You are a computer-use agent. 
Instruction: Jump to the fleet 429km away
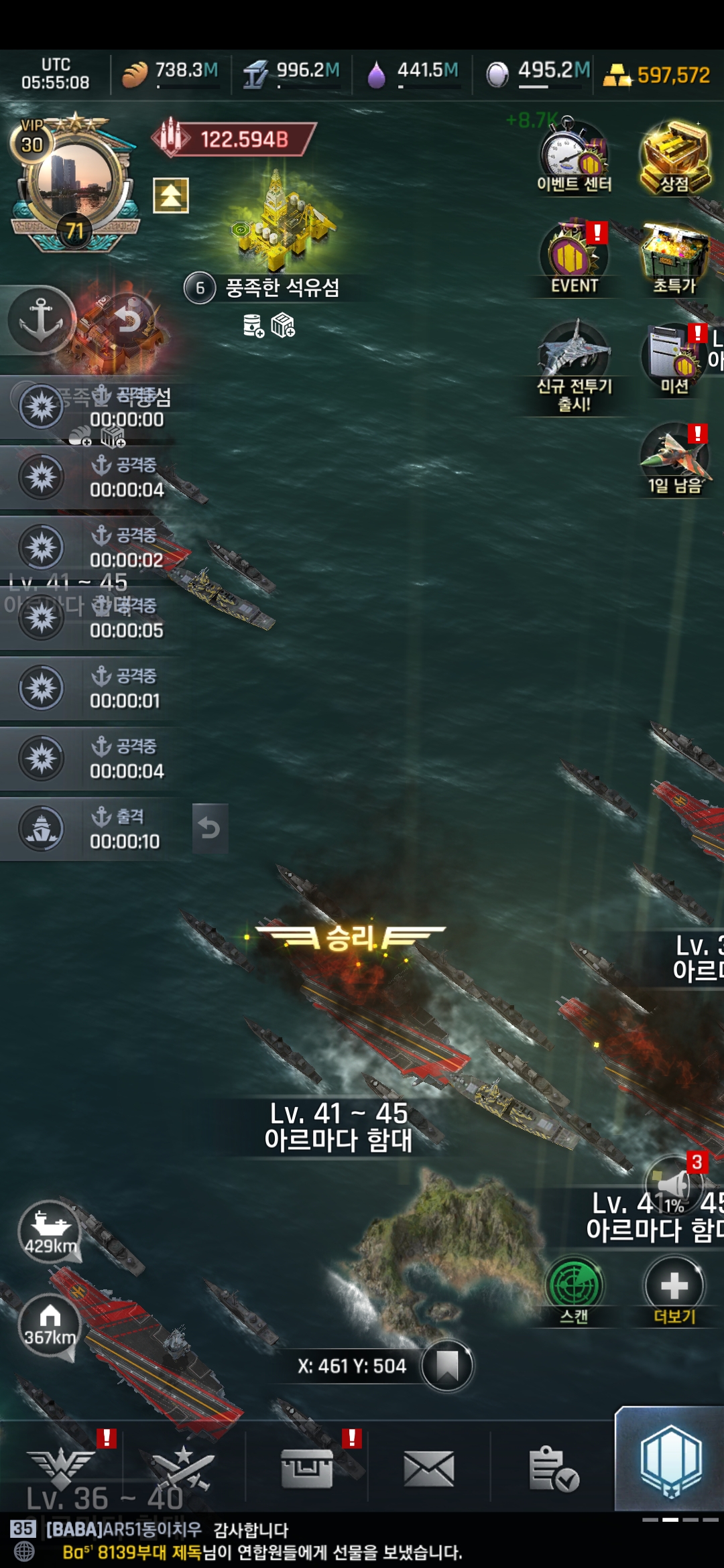[x=50, y=1232]
